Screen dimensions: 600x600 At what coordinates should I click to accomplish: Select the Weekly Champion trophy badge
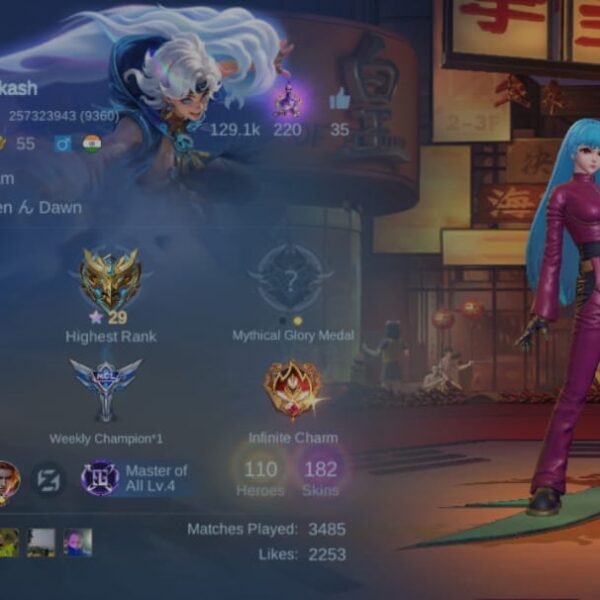[106, 389]
